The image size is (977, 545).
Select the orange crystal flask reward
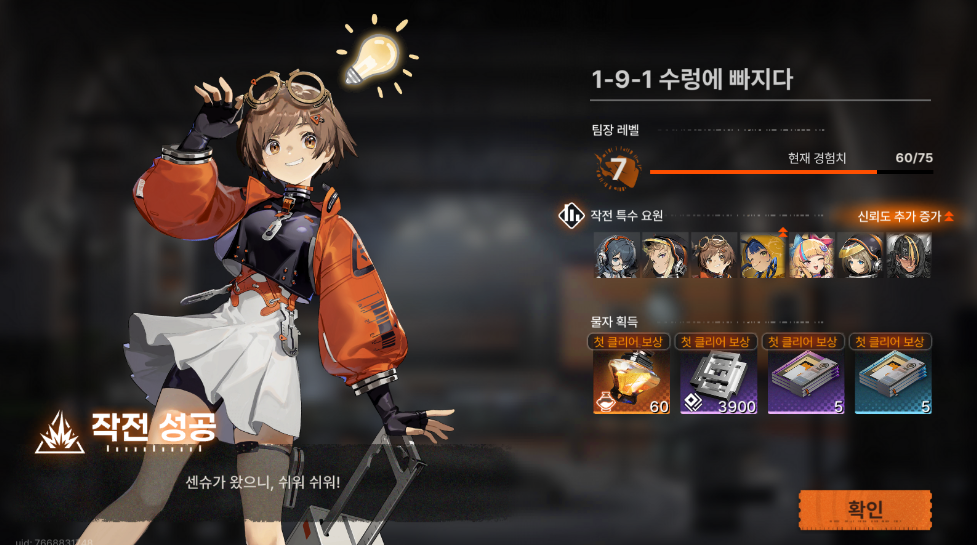(618, 383)
